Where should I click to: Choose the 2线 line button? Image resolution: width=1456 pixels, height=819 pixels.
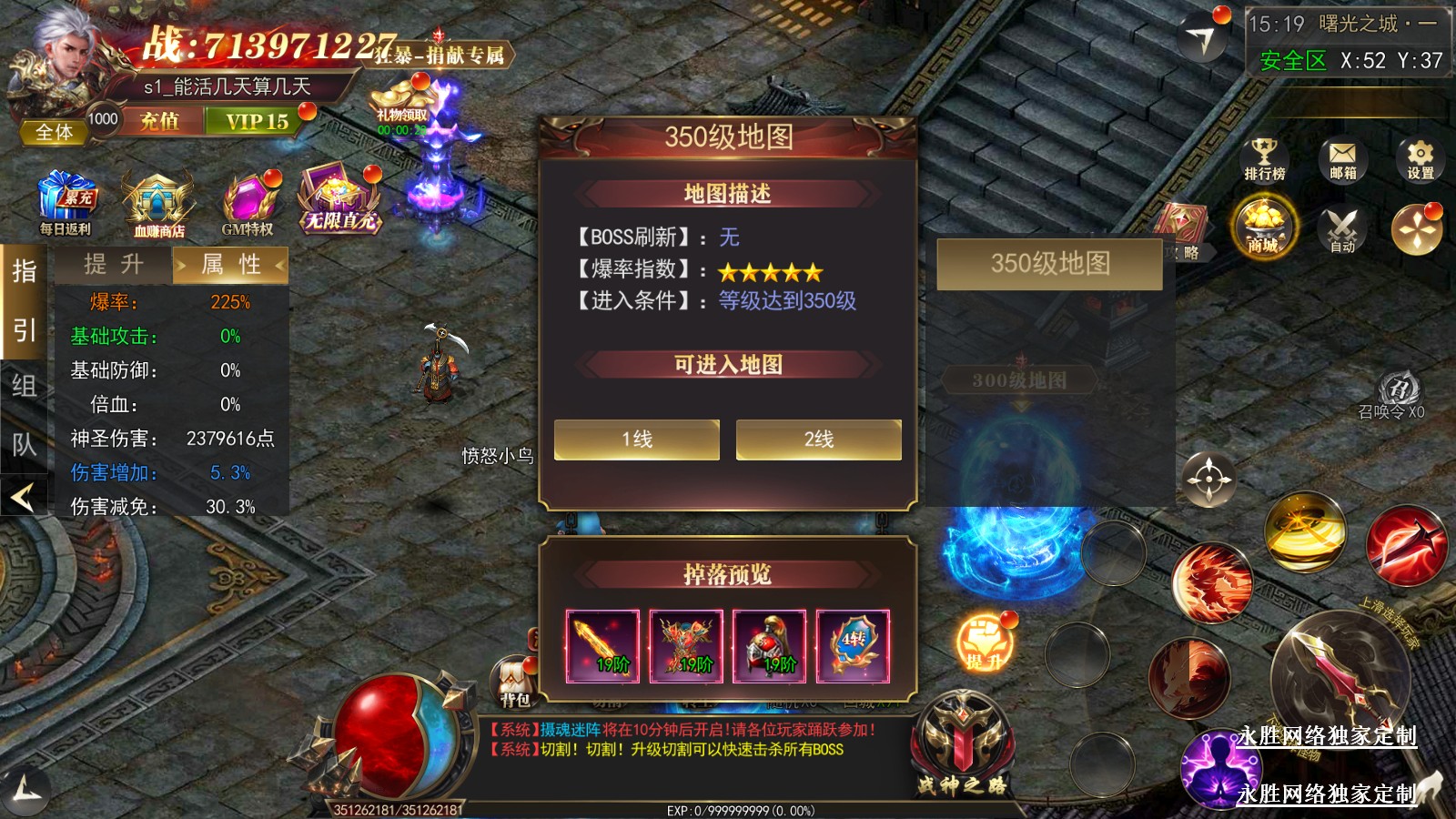coord(818,440)
